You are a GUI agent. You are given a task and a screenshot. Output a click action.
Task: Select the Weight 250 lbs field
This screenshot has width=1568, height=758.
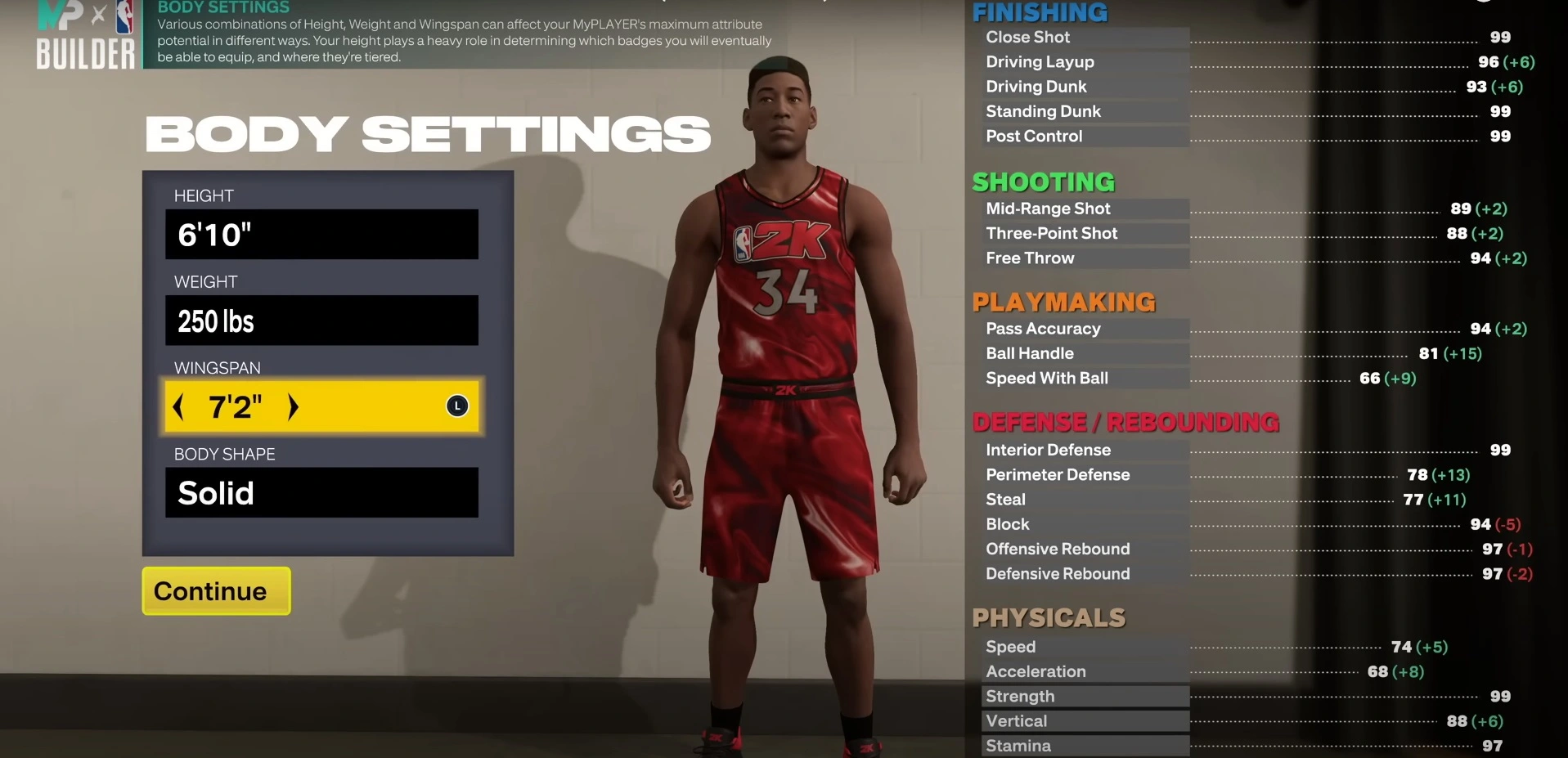click(321, 321)
